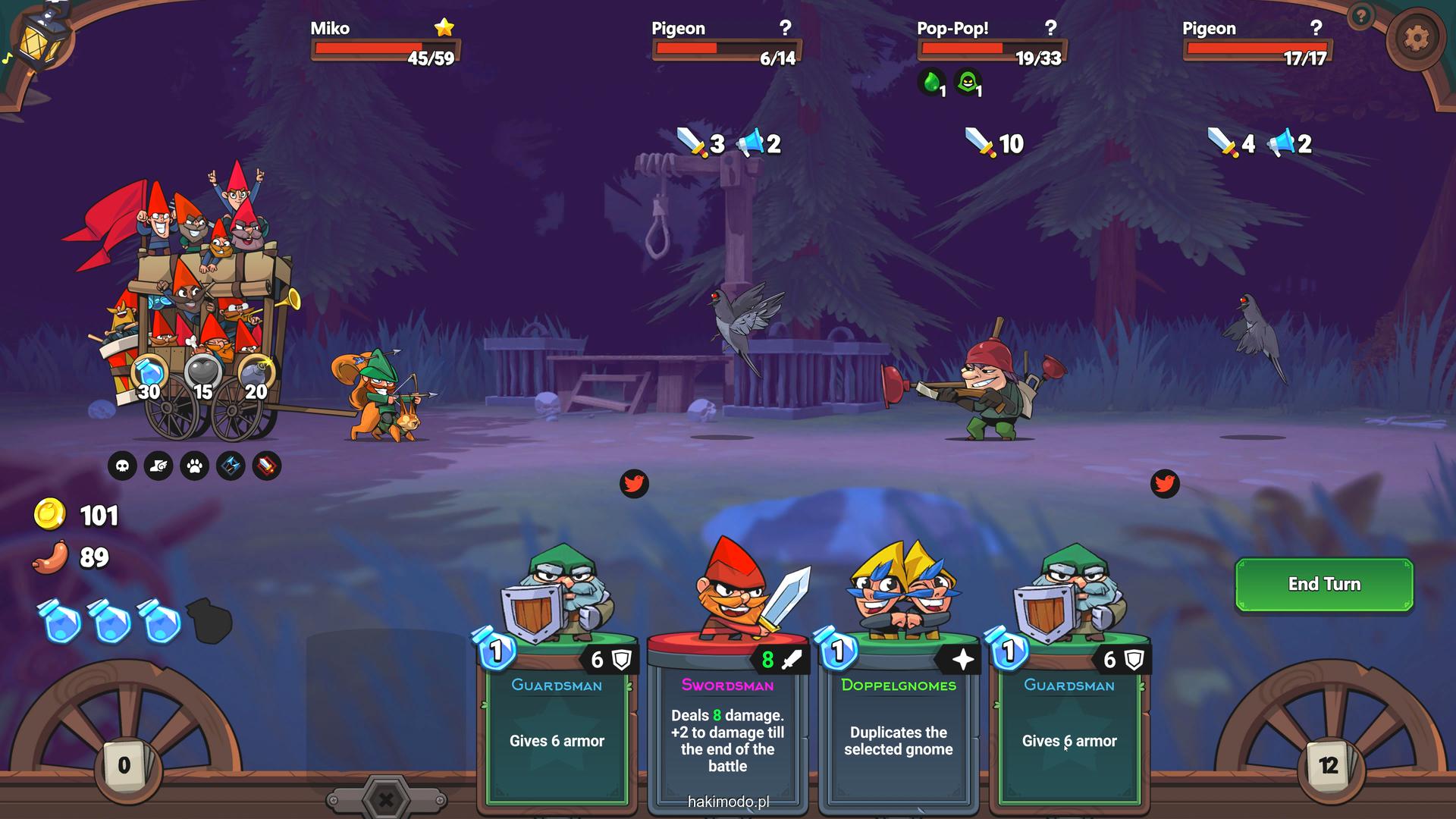Open the discard pile showing 0 cards
The width and height of the screenshot is (1456, 819).
[124, 765]
